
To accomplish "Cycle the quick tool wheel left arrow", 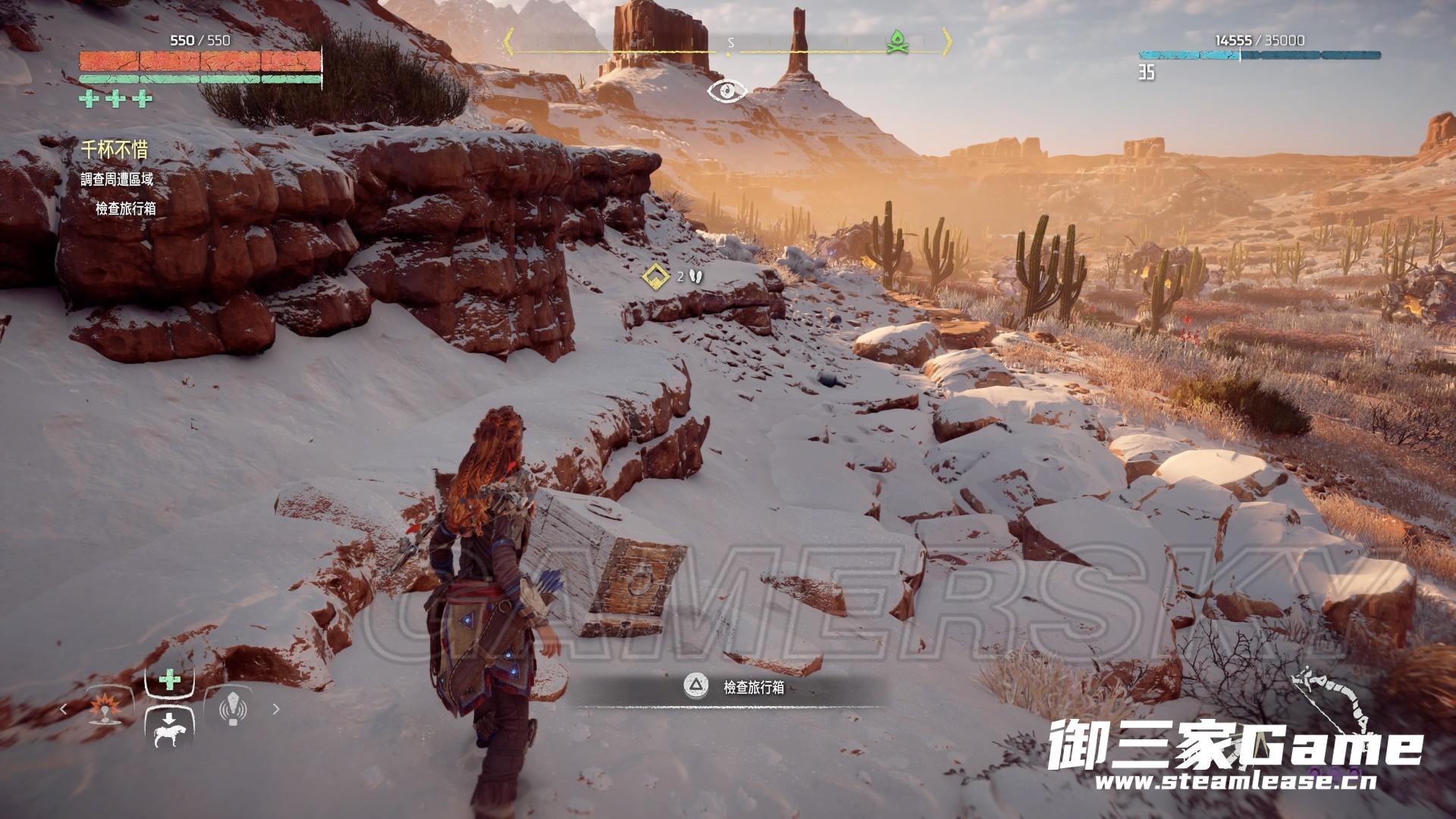I will click(64, 710).
